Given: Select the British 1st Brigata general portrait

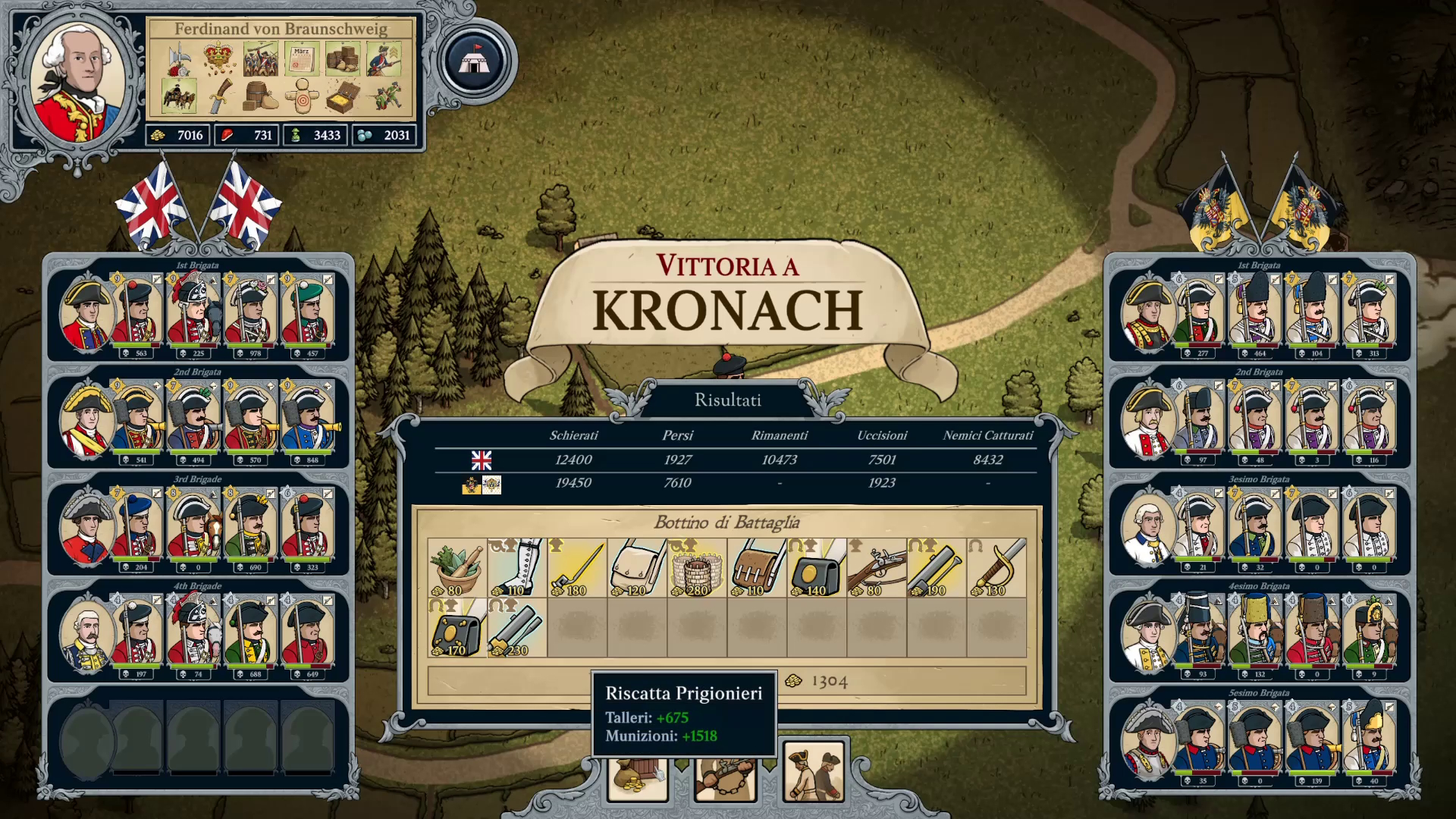Looking at the screenshot, I should pos(85,312).
